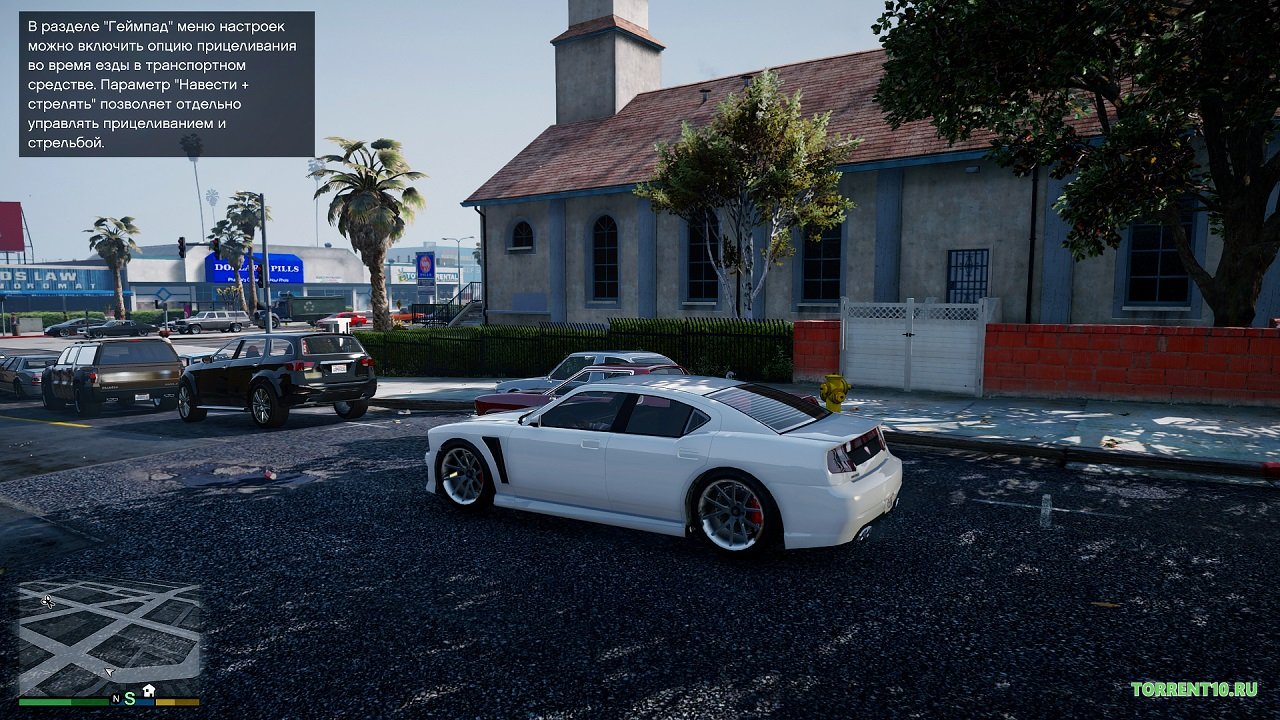Select the barber scissors blip on minimap
Viewport: 1280px width, 720px height.
(x=48, y=601)
